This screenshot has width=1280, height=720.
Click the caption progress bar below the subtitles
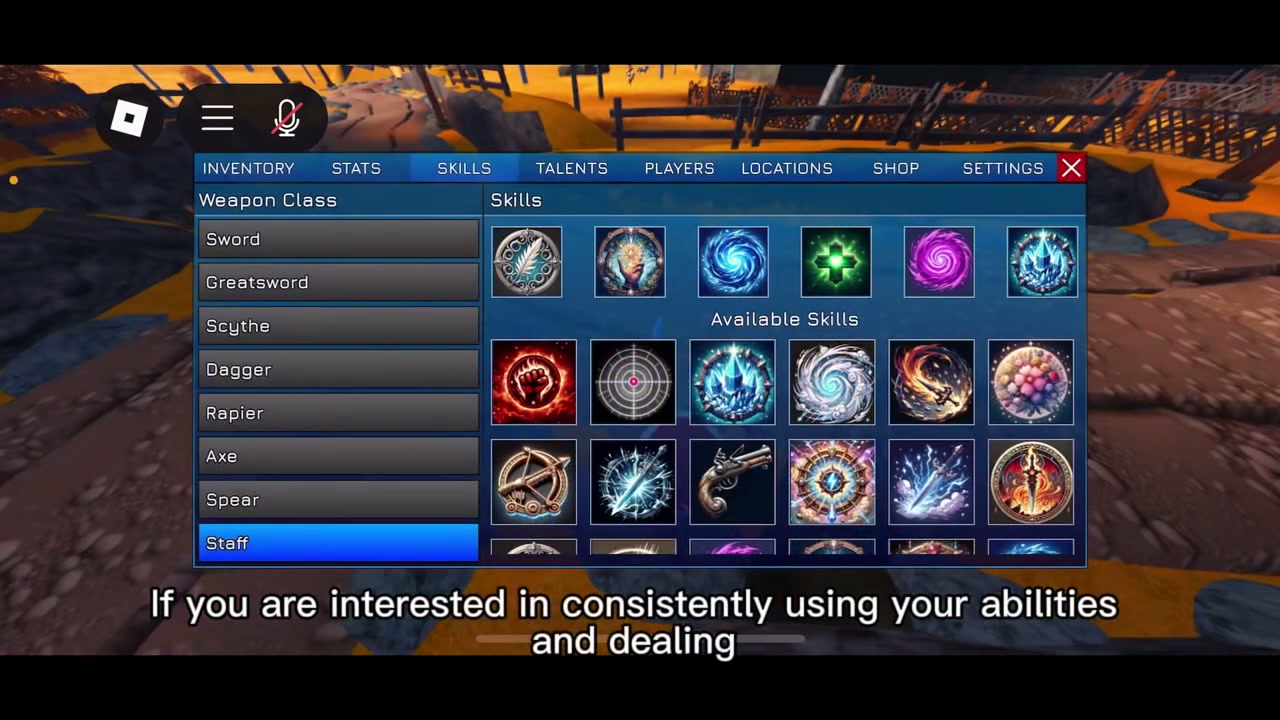(x=640, y=639)
